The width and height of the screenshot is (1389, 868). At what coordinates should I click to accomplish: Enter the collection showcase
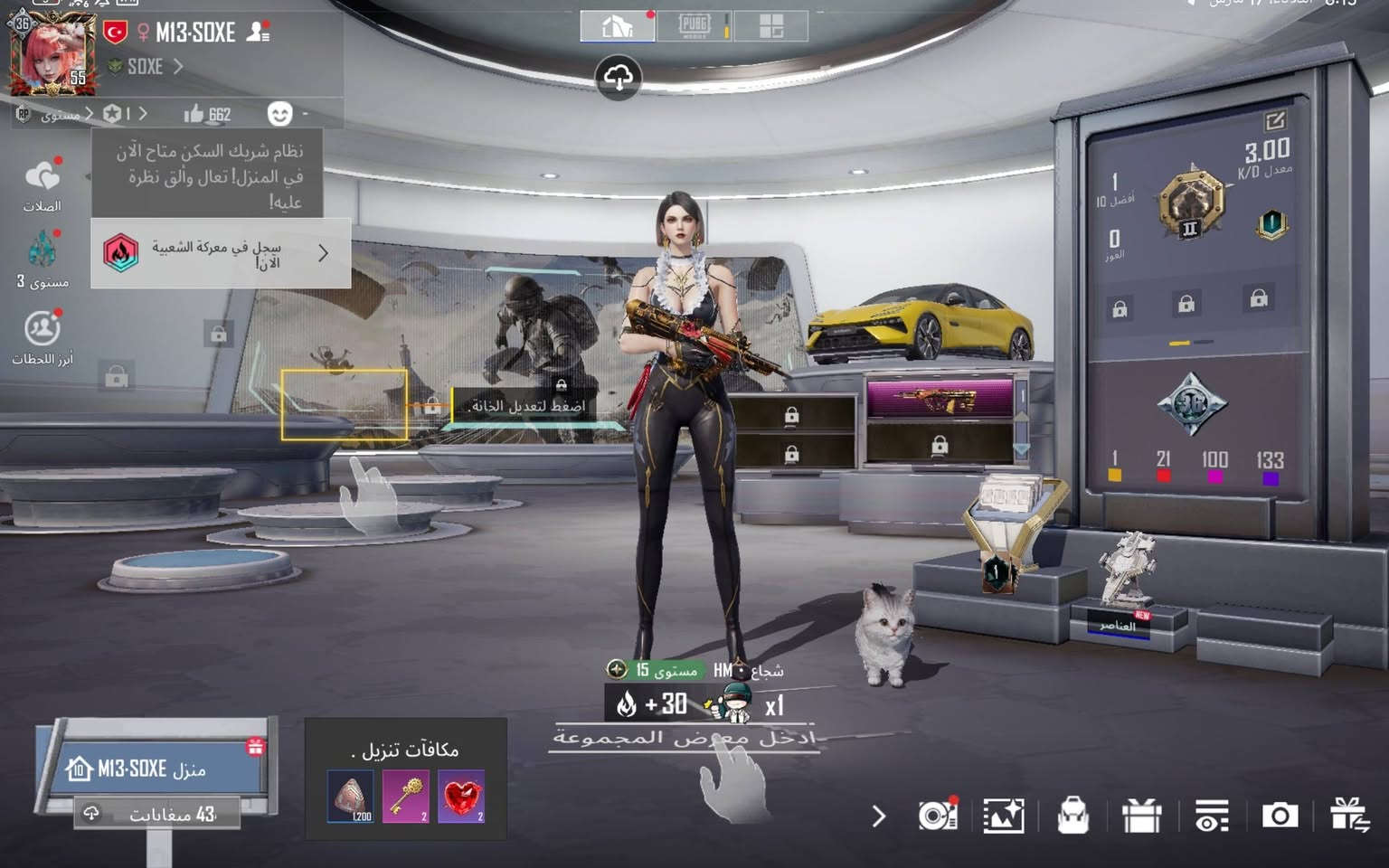[x=684, y=738]
